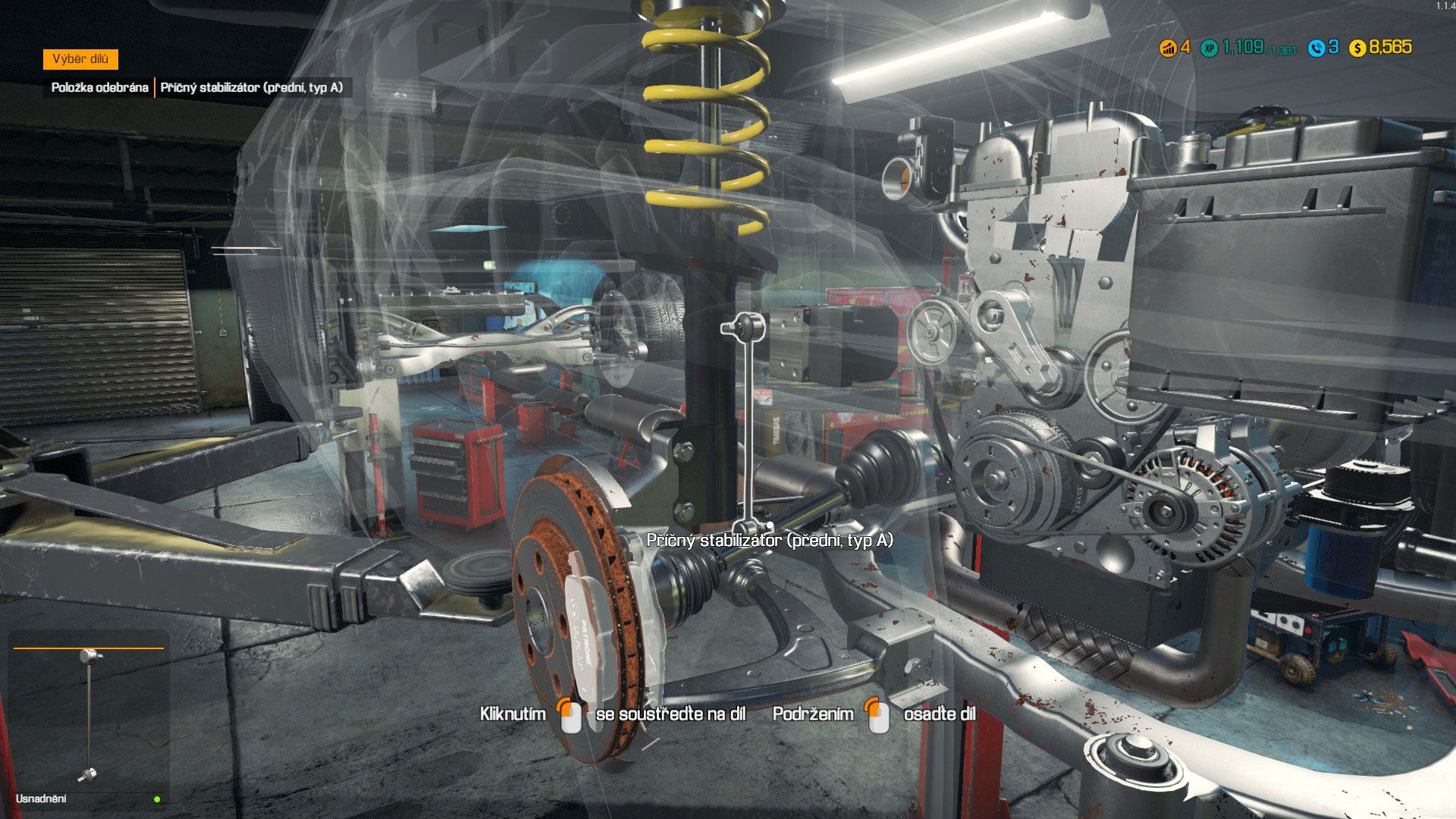The width and height of the screenshot is (1456, 819).
Task: Click the stabilizer part preview thumbnail
Action: tap(89, 713)
